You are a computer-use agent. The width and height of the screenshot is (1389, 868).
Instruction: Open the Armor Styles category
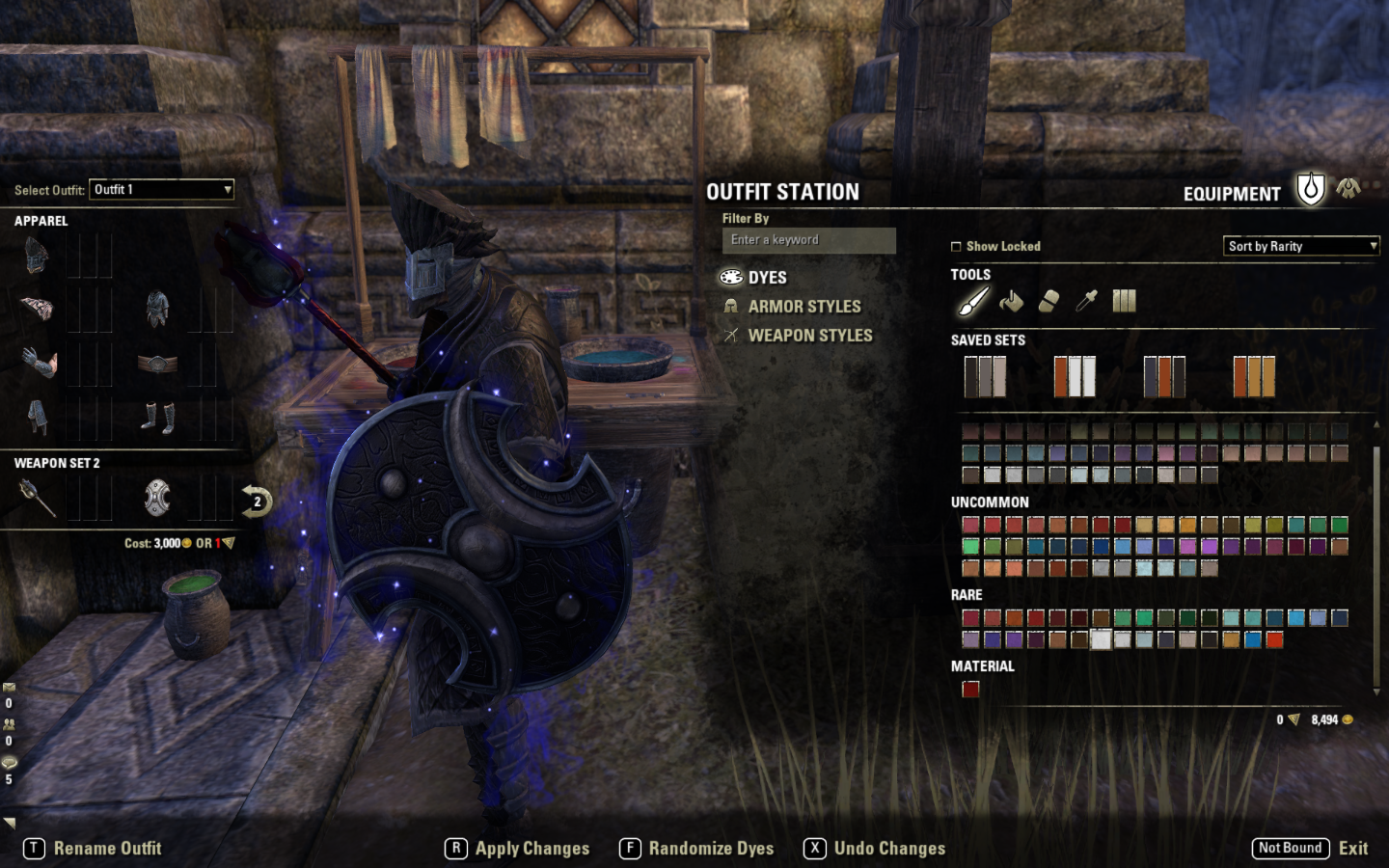pos(803,307)
